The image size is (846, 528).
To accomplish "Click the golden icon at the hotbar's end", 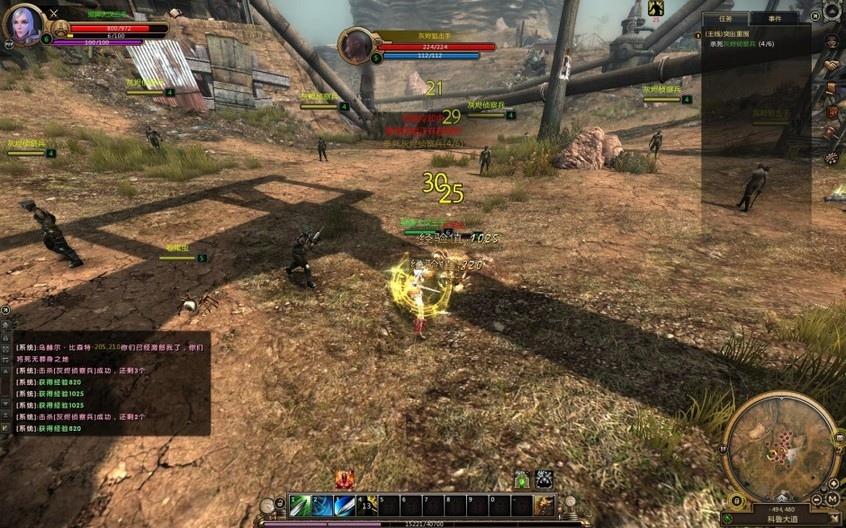I will tap(544, 505).
